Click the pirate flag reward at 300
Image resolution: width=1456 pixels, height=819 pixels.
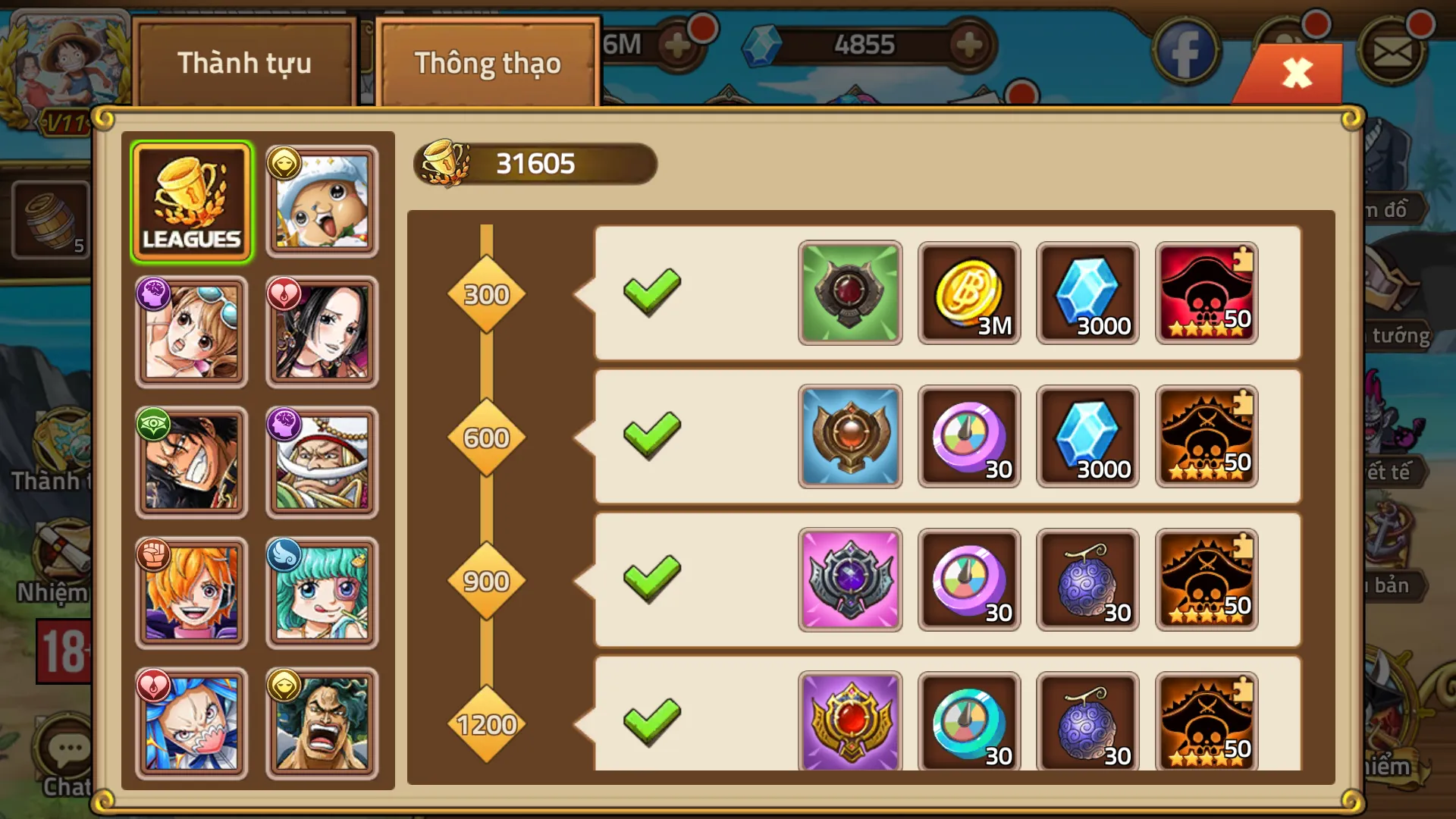pos(1207,293)
